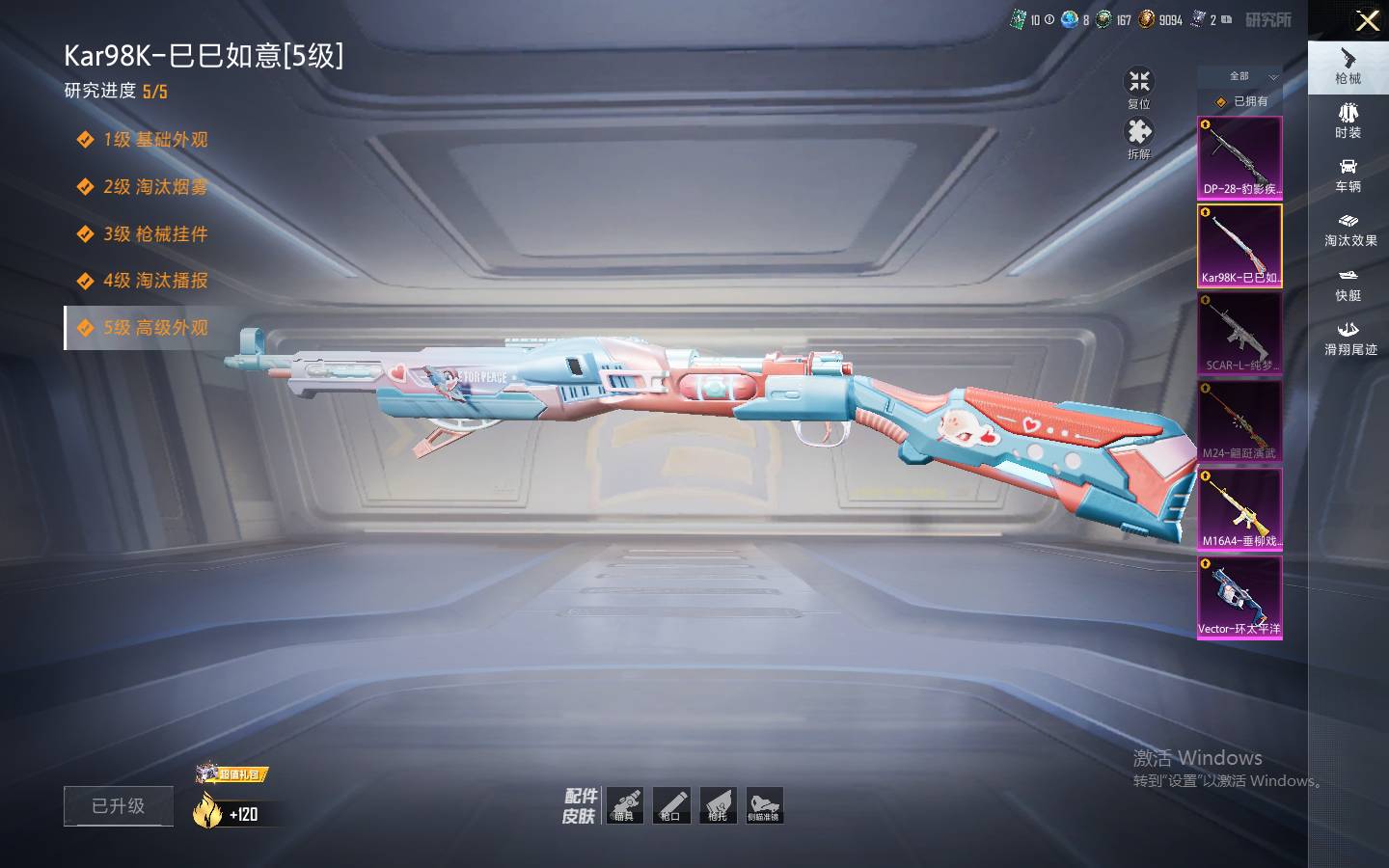
Task: Click the 瞄具 scope attachment skin slot
Action: (x=624, y=805)
